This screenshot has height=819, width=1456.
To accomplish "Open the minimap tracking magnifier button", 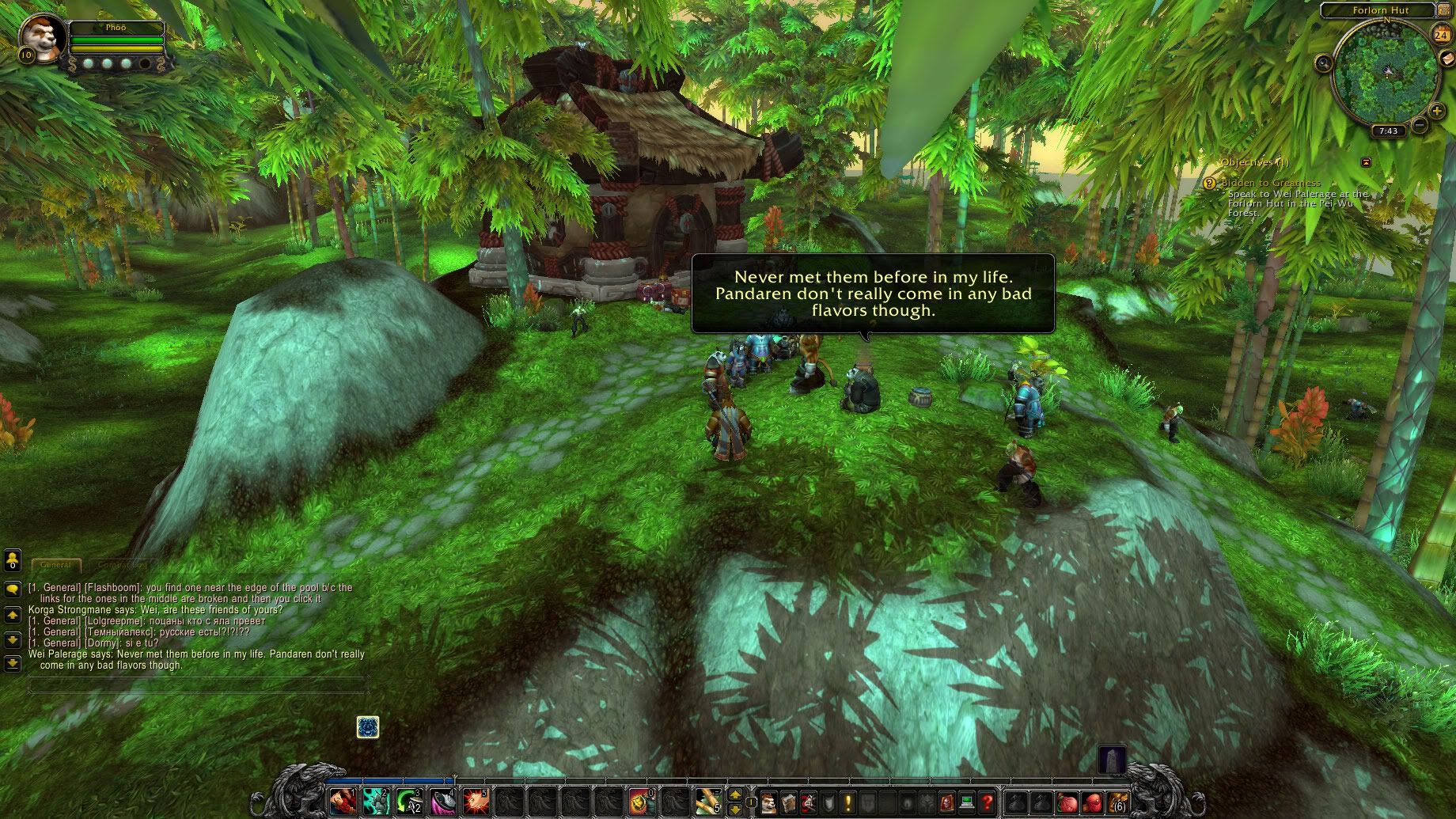I will point(1324,63).
